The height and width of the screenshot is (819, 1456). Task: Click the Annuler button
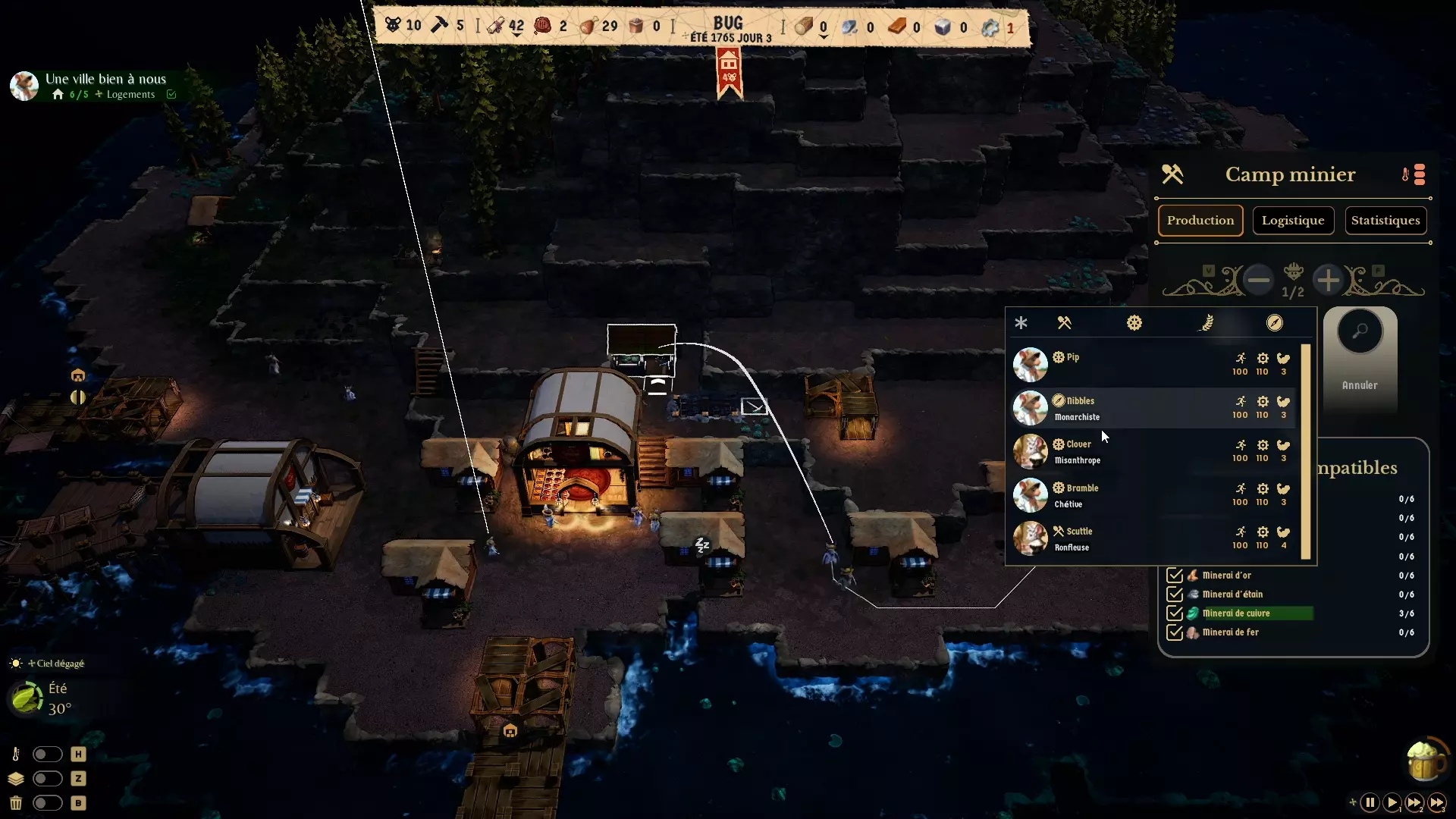[1358, 384]
